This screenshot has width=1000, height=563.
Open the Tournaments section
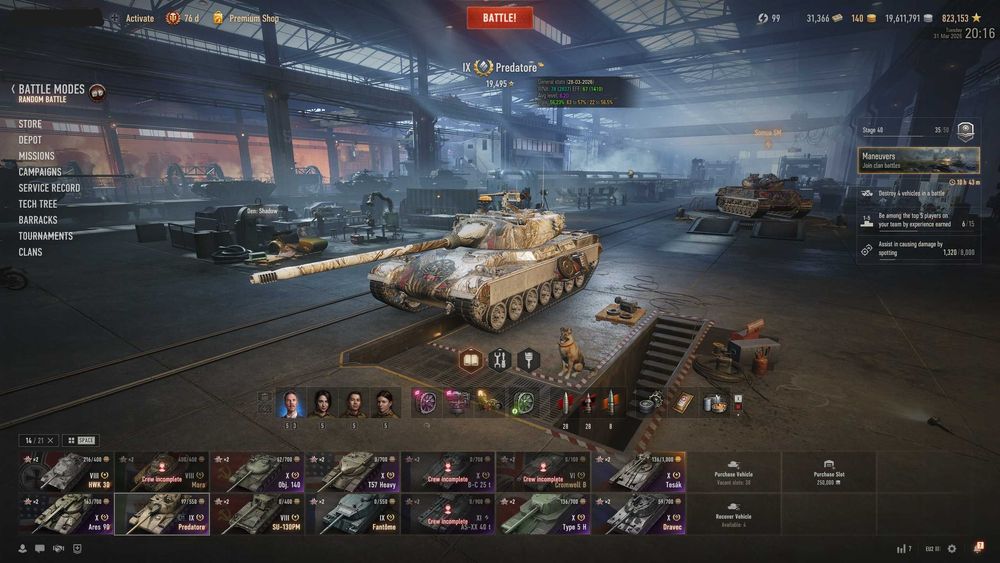coord(45,236)
